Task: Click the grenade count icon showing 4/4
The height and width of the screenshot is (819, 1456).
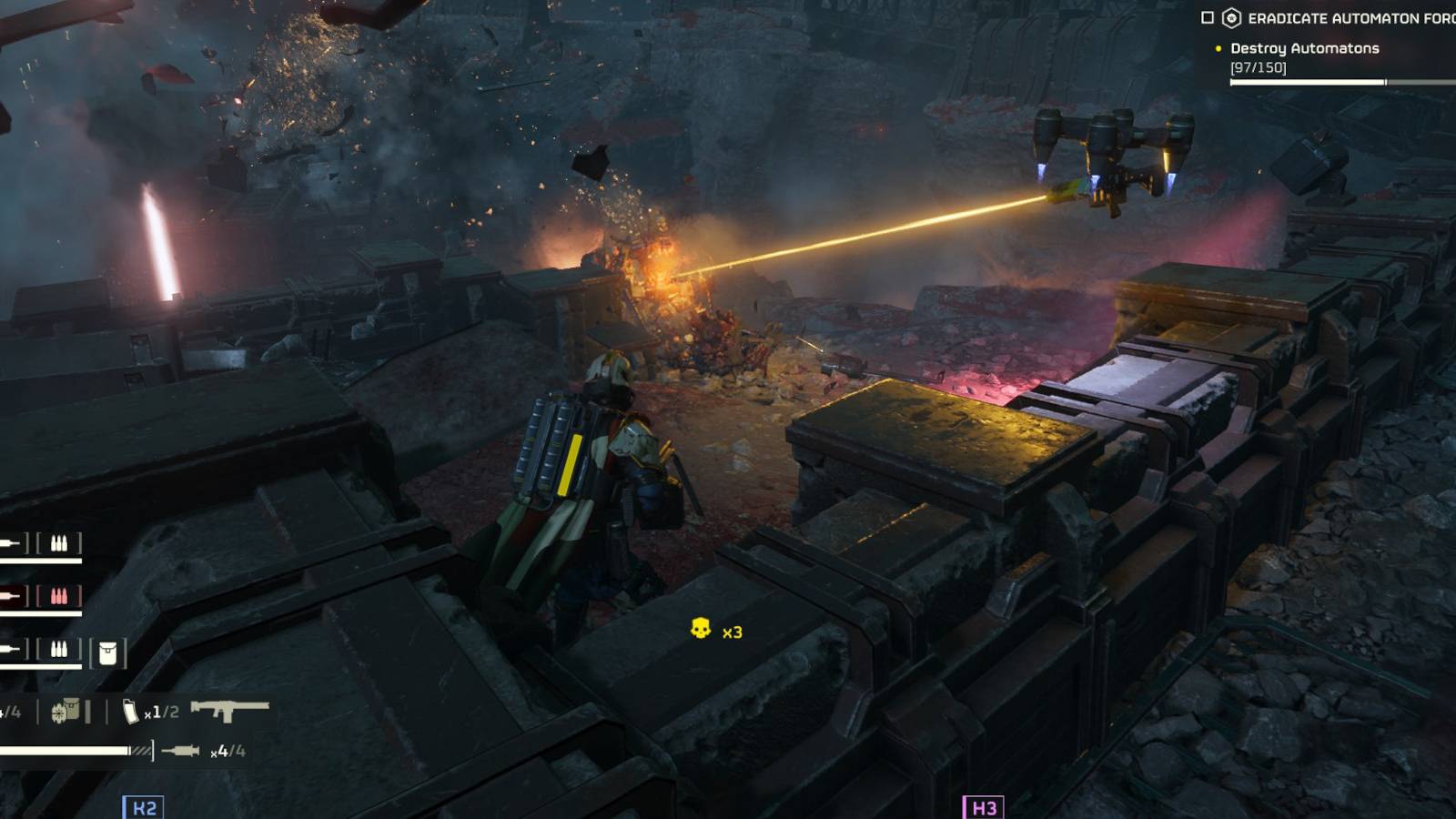Action: pyautogui.click(x=9, y=710)
